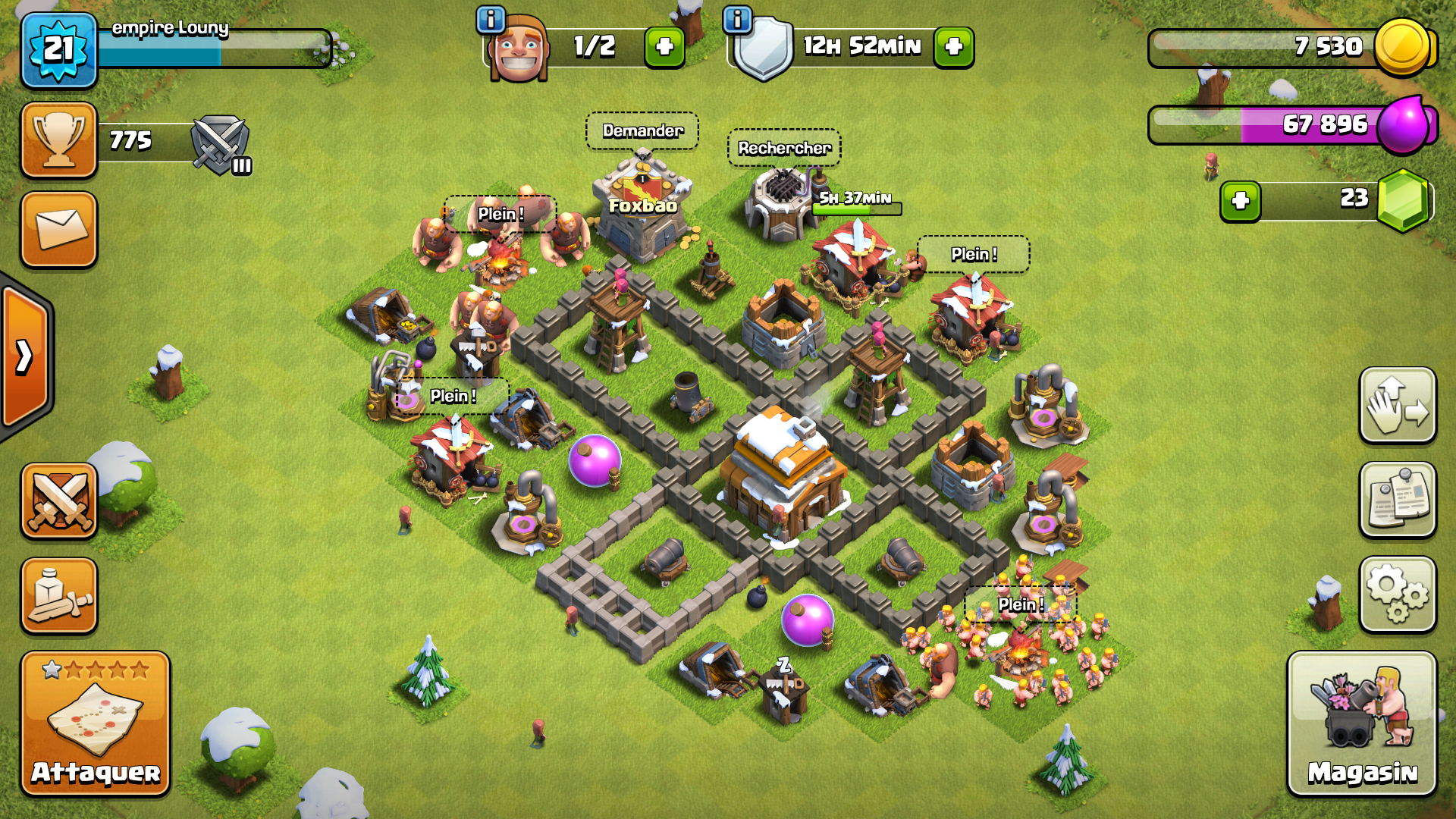
Task: Open the crossed swords army overview
Action: (59, 501)
